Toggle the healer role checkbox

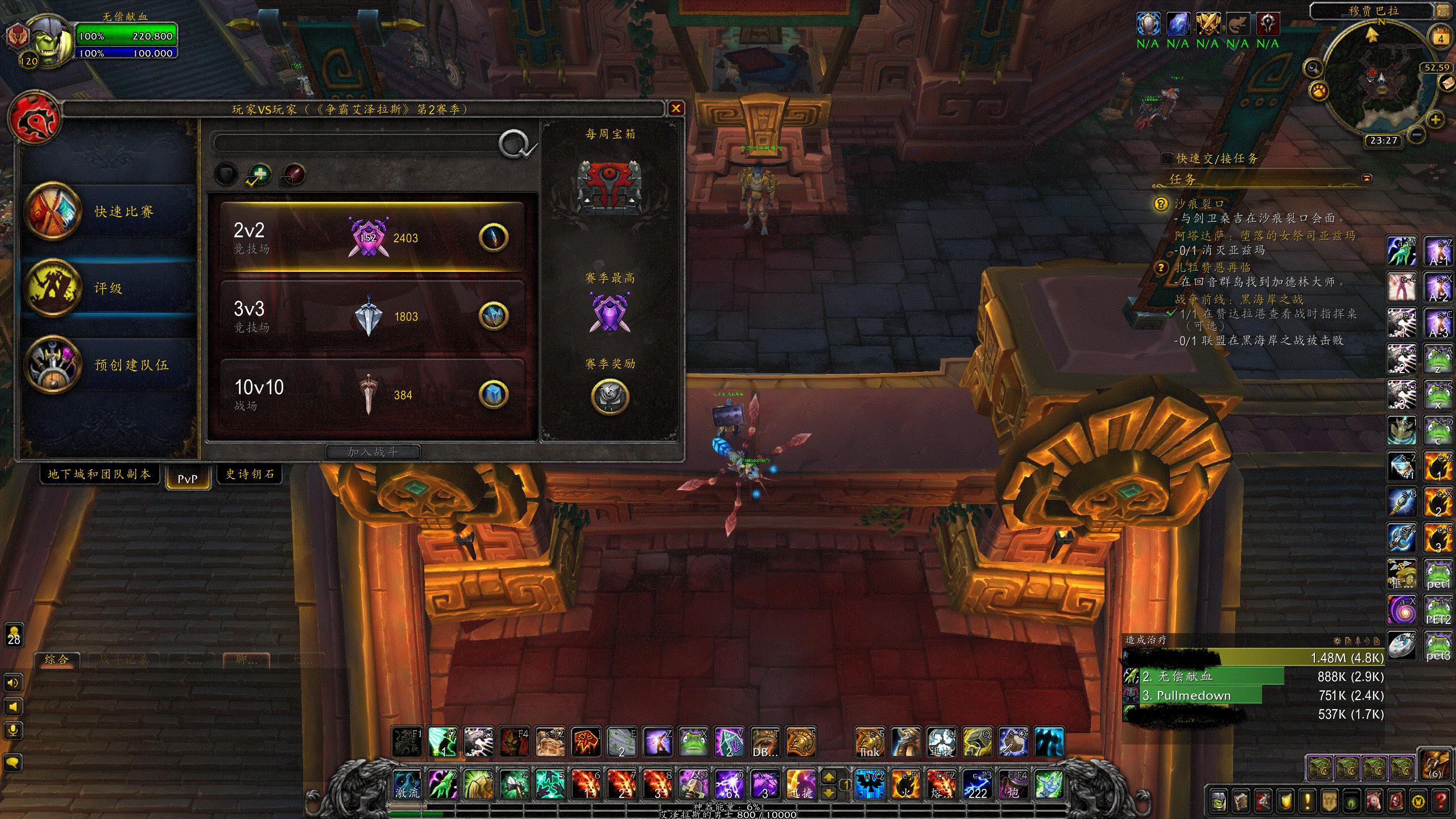pos(259,175)
